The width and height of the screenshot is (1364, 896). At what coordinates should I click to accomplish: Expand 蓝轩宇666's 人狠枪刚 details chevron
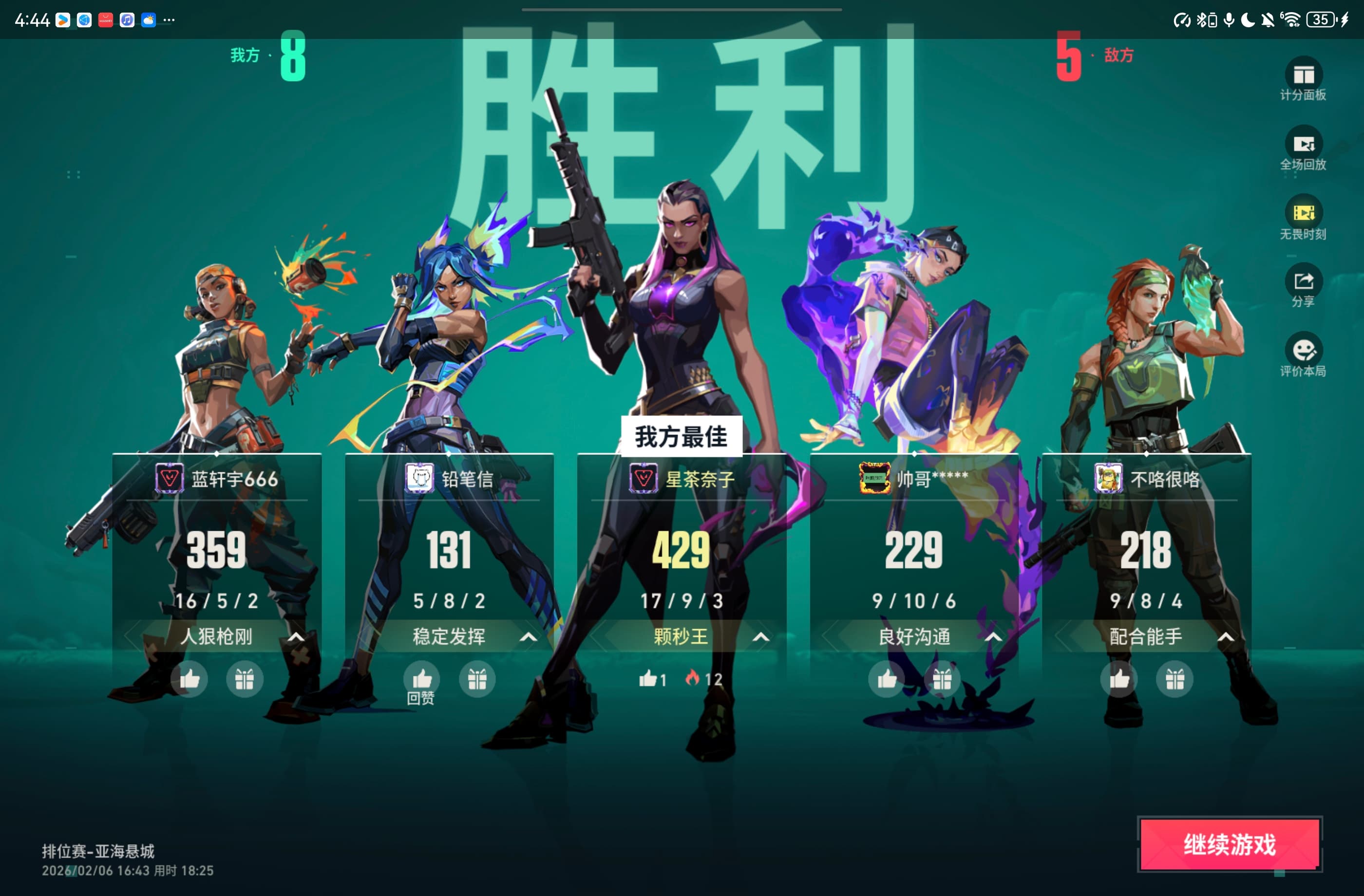[297, 636]
